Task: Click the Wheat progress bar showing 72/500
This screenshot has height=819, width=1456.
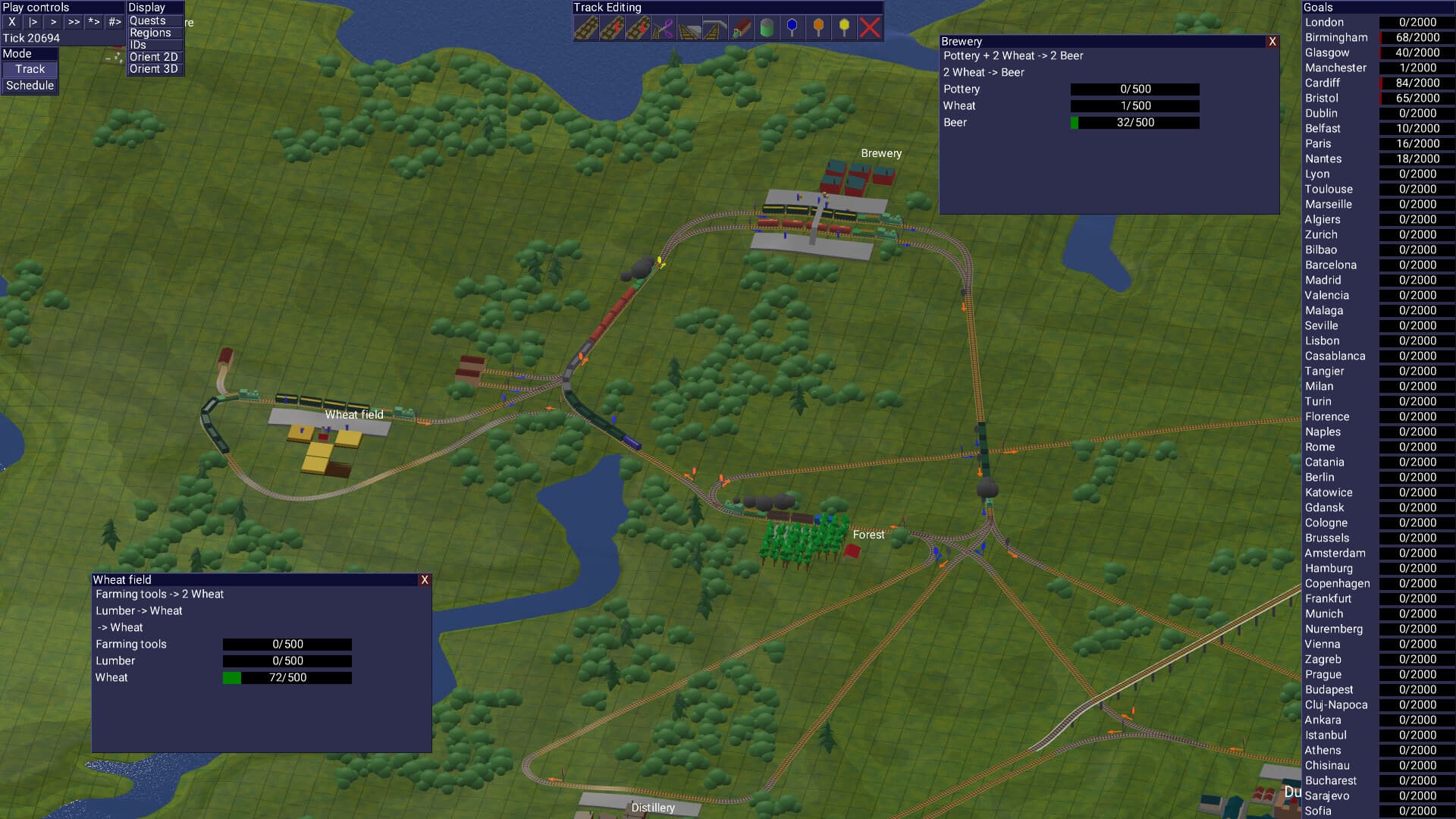Action: [x=287, y=677]
